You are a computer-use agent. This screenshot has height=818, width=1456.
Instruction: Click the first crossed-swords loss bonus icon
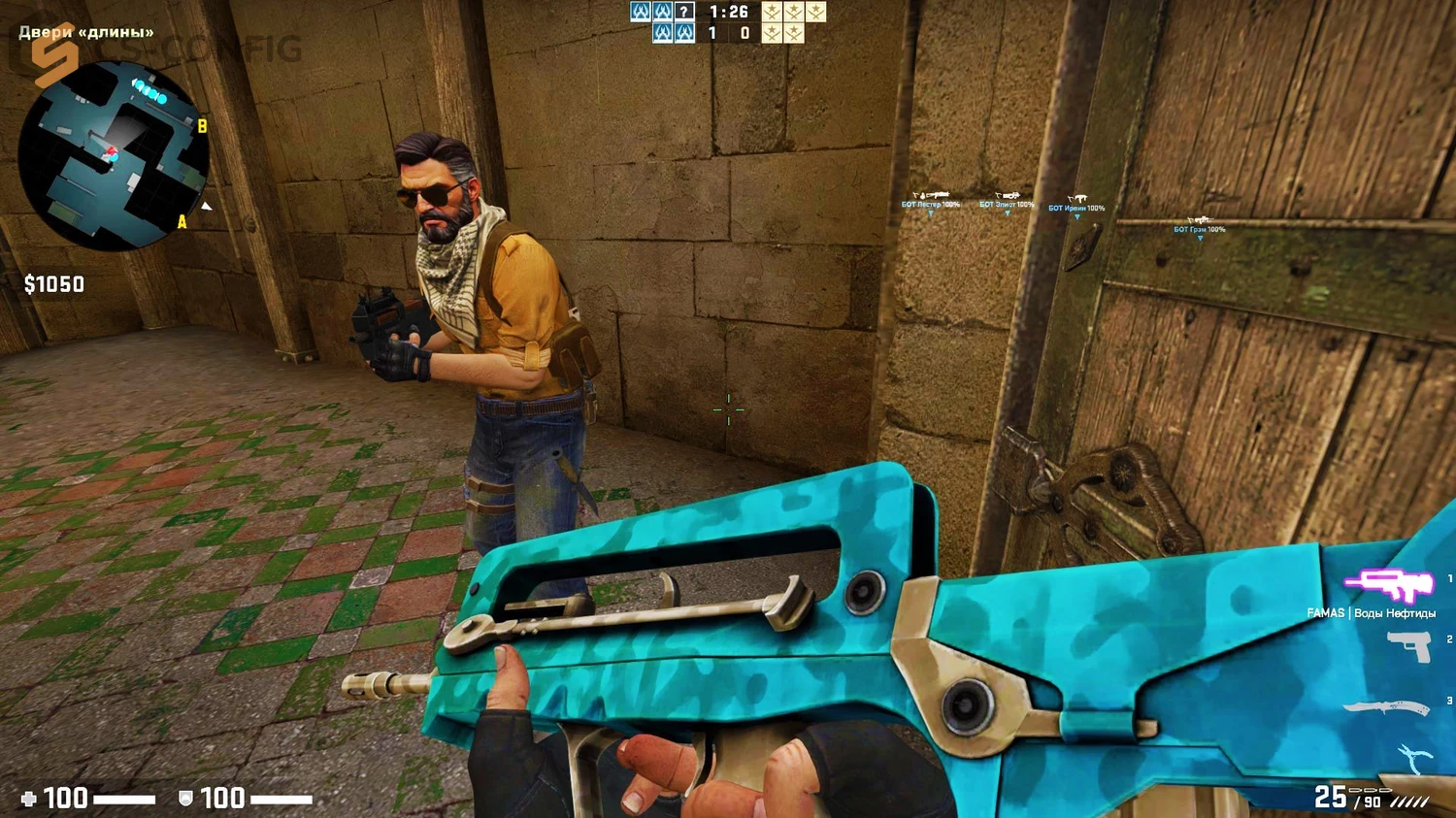point(770,13)
